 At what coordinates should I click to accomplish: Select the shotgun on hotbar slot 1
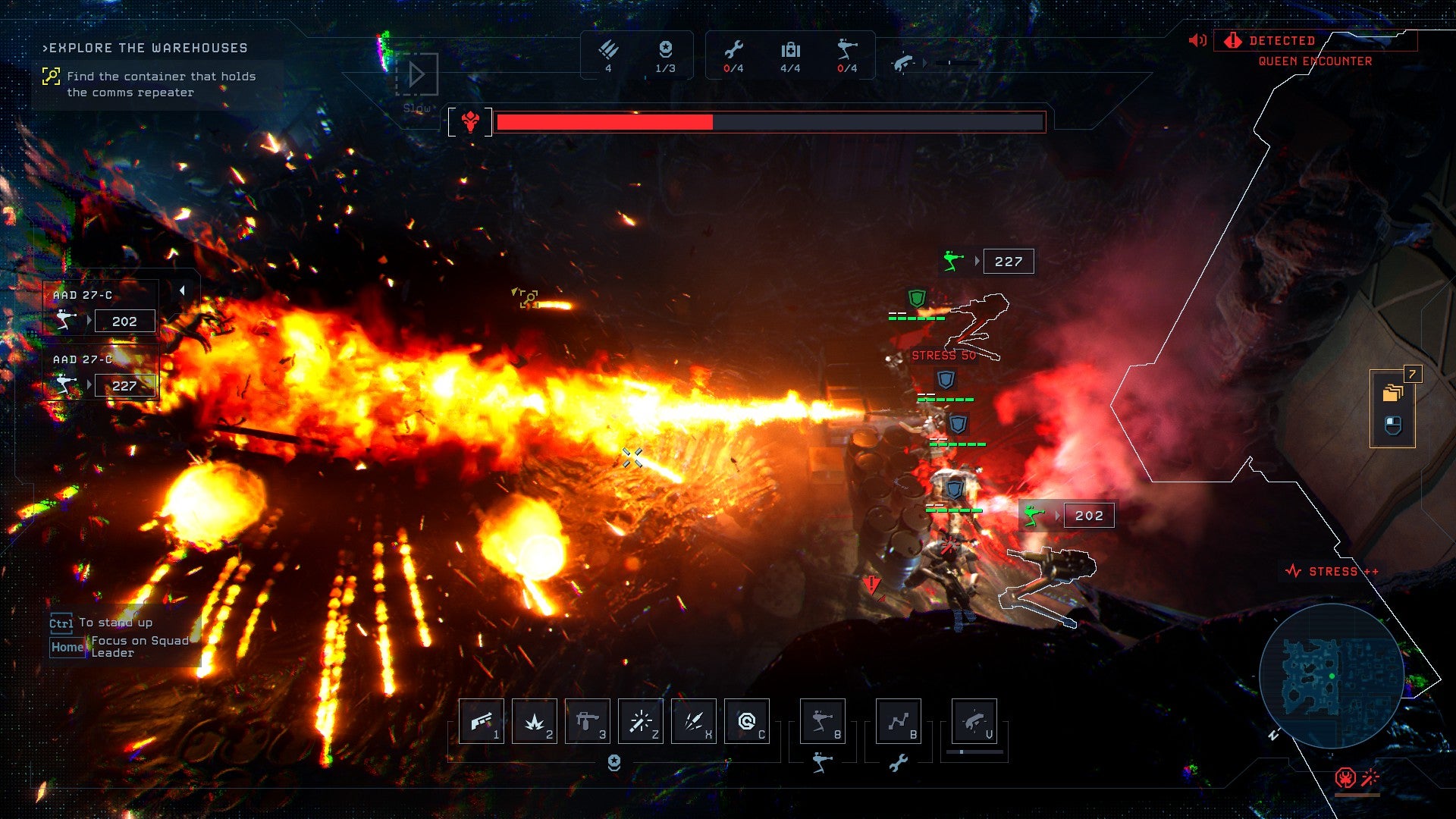(482, 721)
